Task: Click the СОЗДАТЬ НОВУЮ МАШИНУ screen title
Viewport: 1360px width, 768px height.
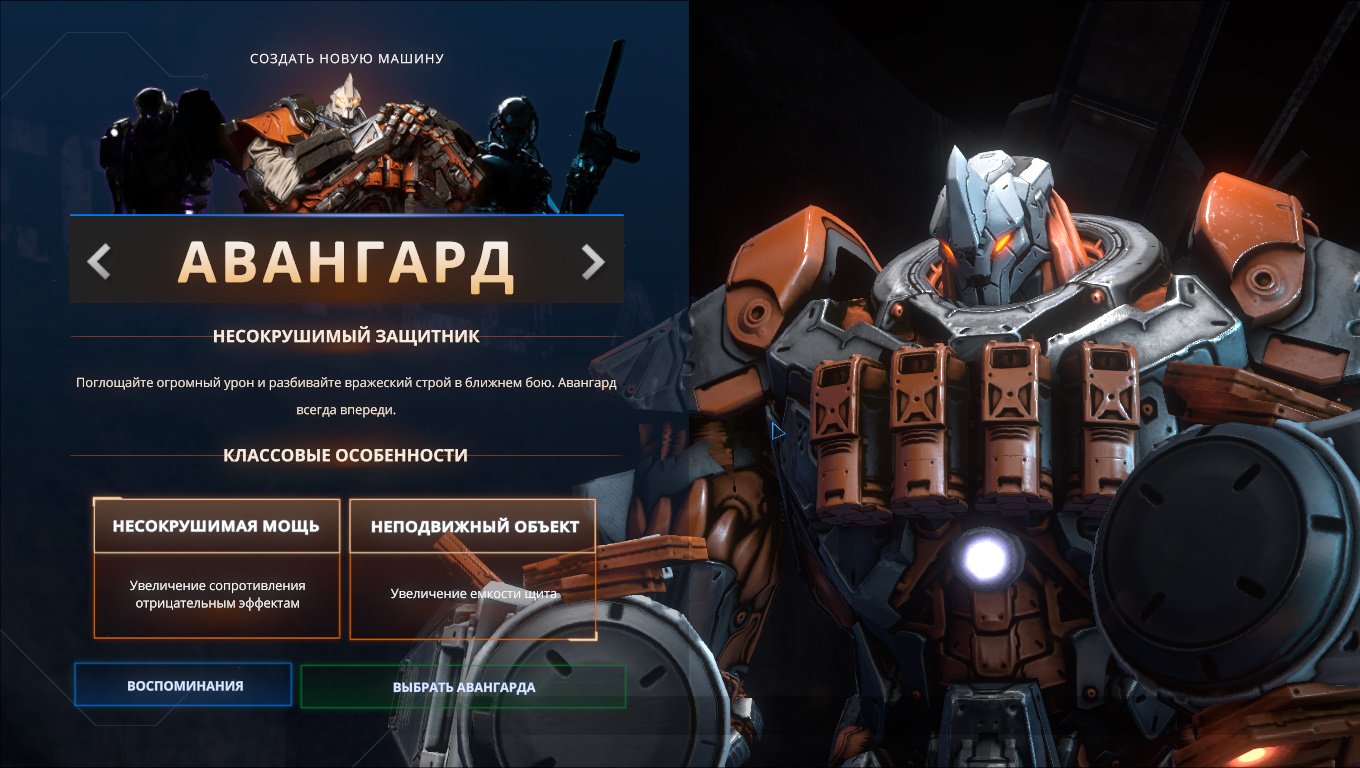Action: (x=346, y=58)
